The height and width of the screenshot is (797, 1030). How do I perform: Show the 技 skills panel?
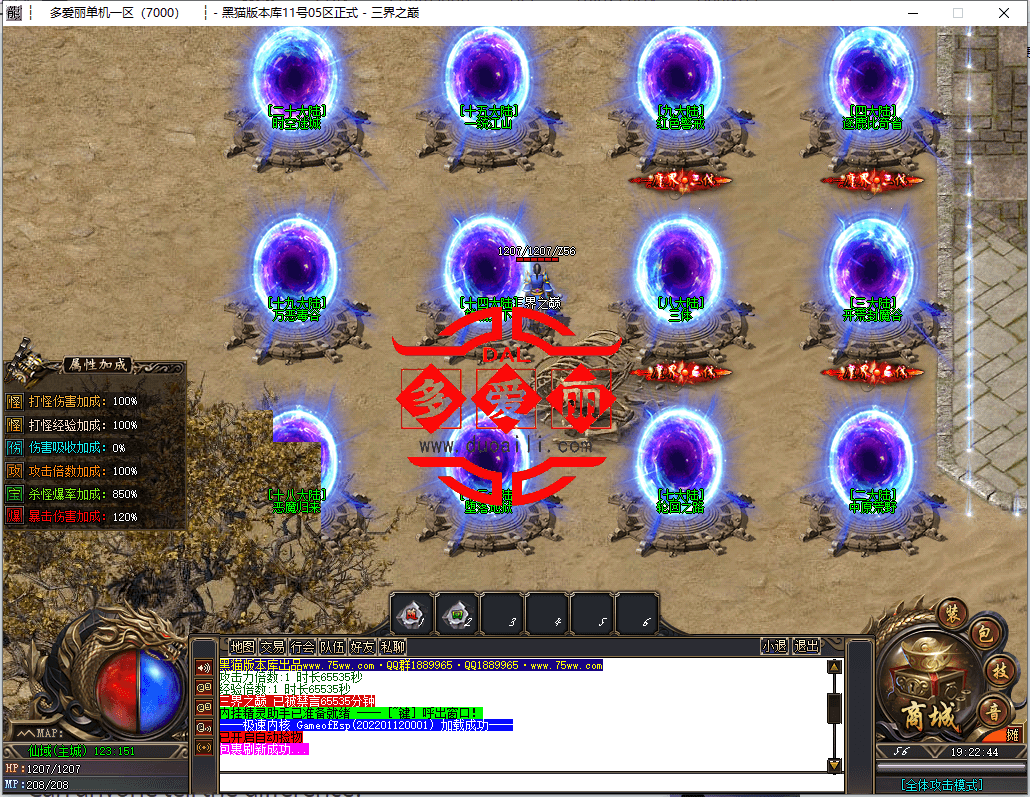coord(997,669)
